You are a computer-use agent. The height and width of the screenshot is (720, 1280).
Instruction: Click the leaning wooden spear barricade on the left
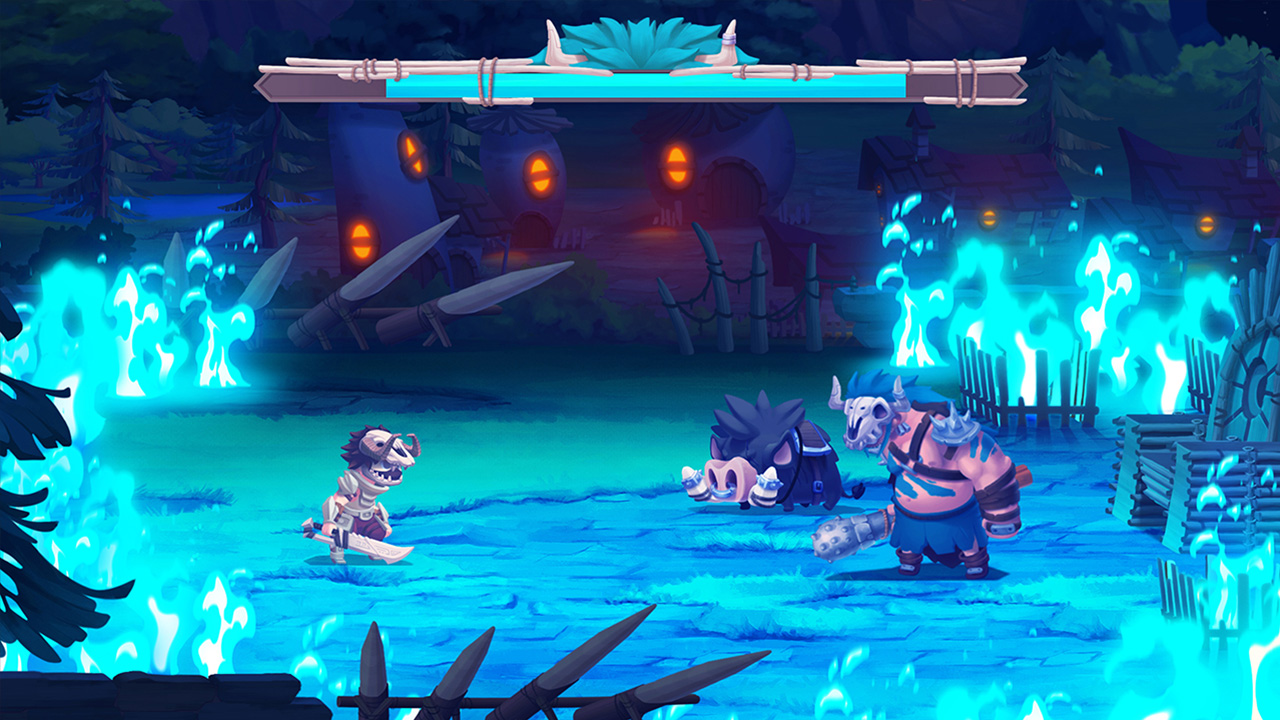point(380,290)
